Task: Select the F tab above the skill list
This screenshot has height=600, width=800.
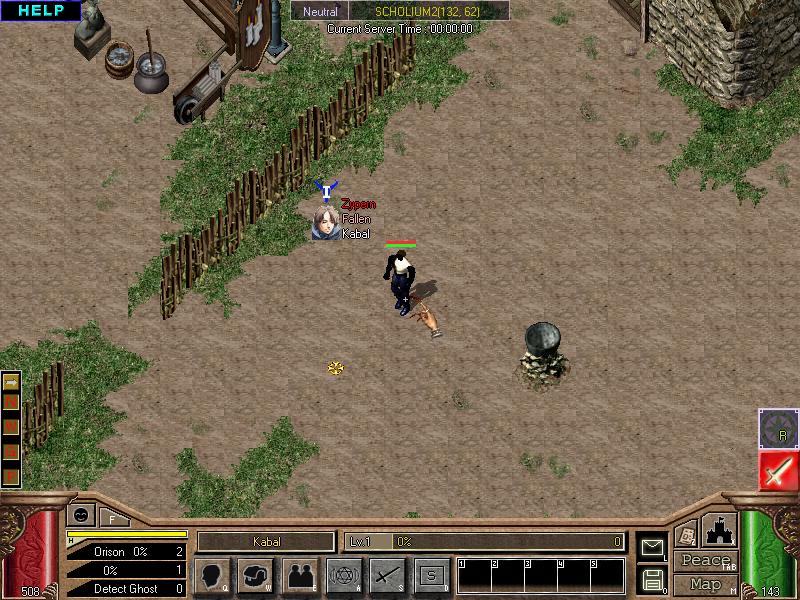Action: (x=113, y=517)
